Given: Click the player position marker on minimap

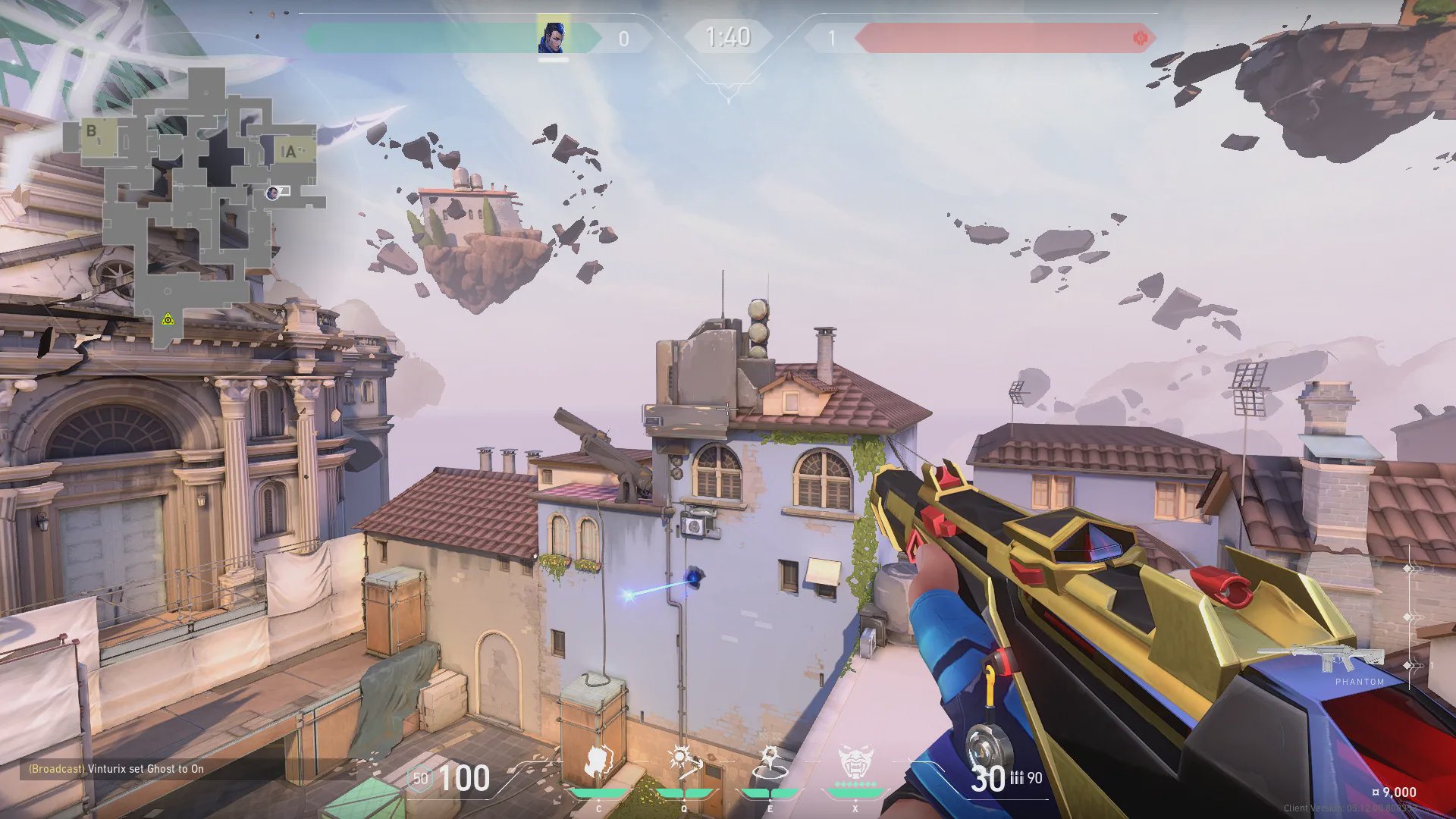Looking at the screenshot, I should (272, 193).
